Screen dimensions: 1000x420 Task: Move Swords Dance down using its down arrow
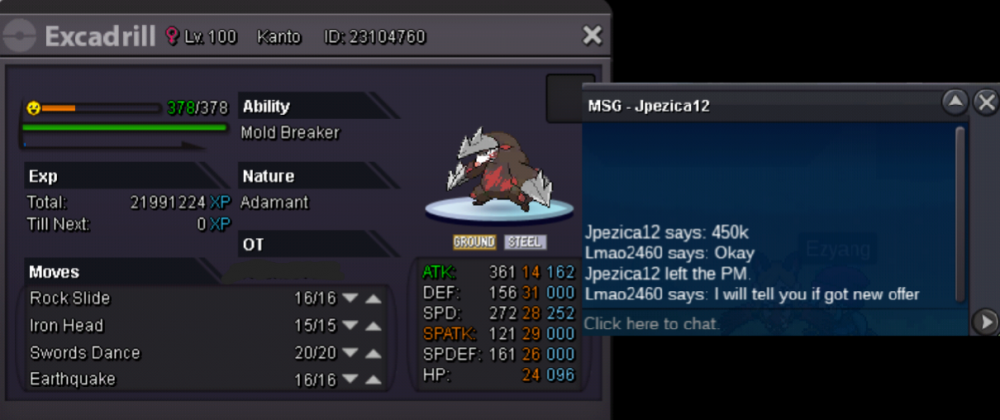(x=350, y=353)
